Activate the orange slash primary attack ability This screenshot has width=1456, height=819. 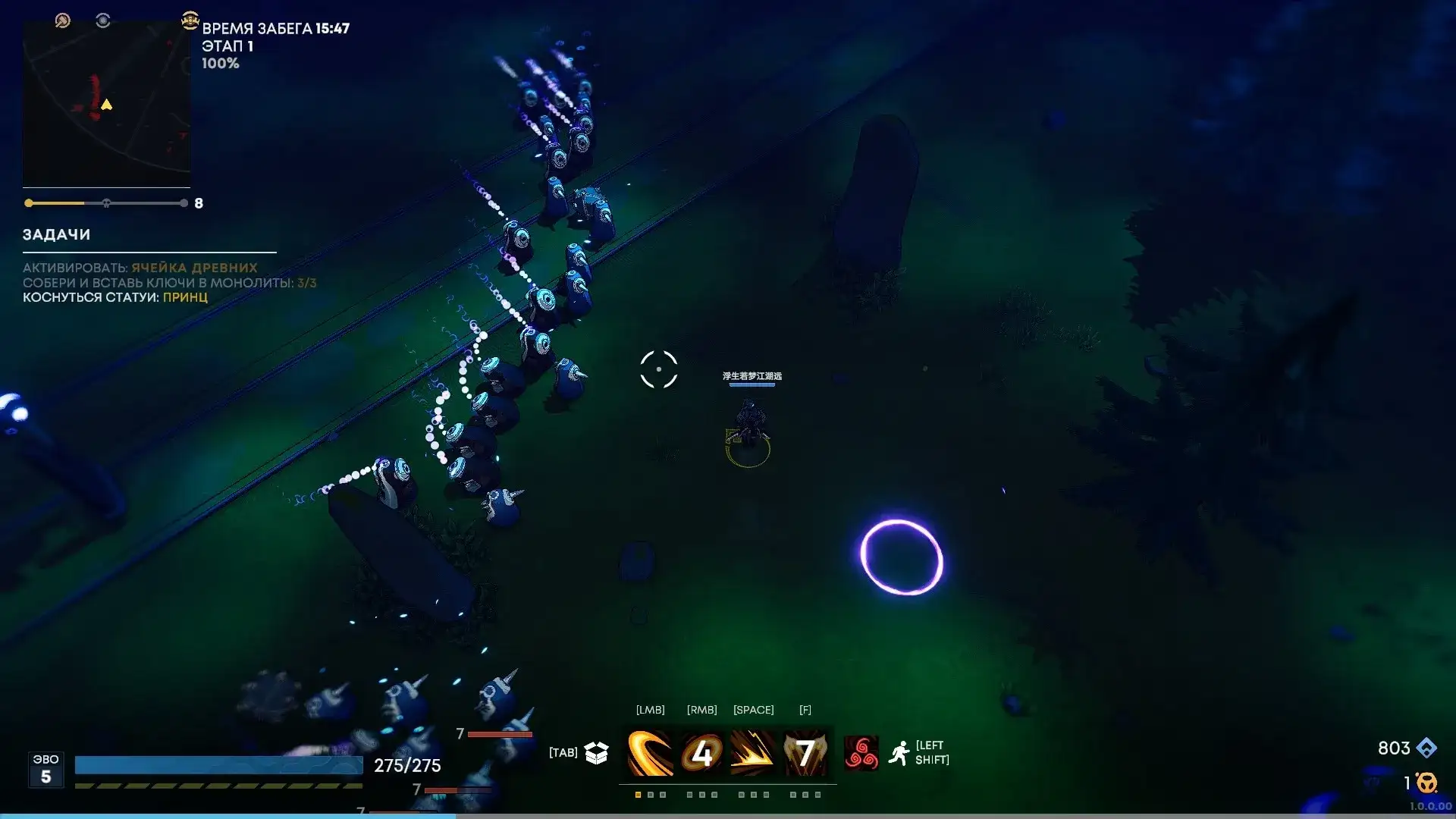point(651,753)
